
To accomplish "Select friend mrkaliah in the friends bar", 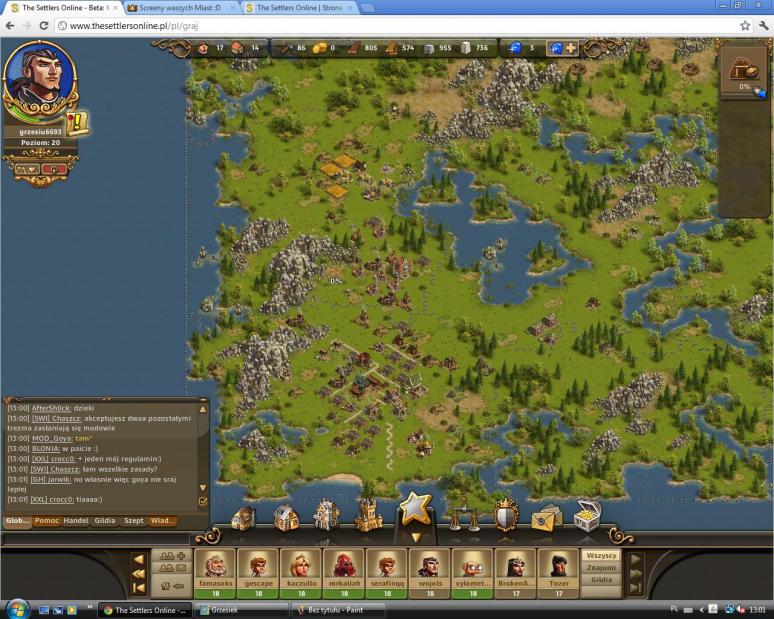I will tap(343, 570).
